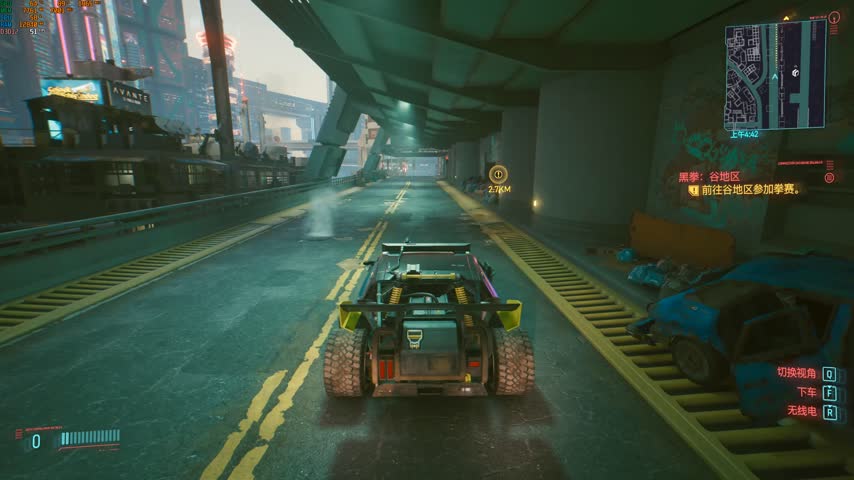Click the minimap in the corner
854x480 pixels.
(775, 75)
